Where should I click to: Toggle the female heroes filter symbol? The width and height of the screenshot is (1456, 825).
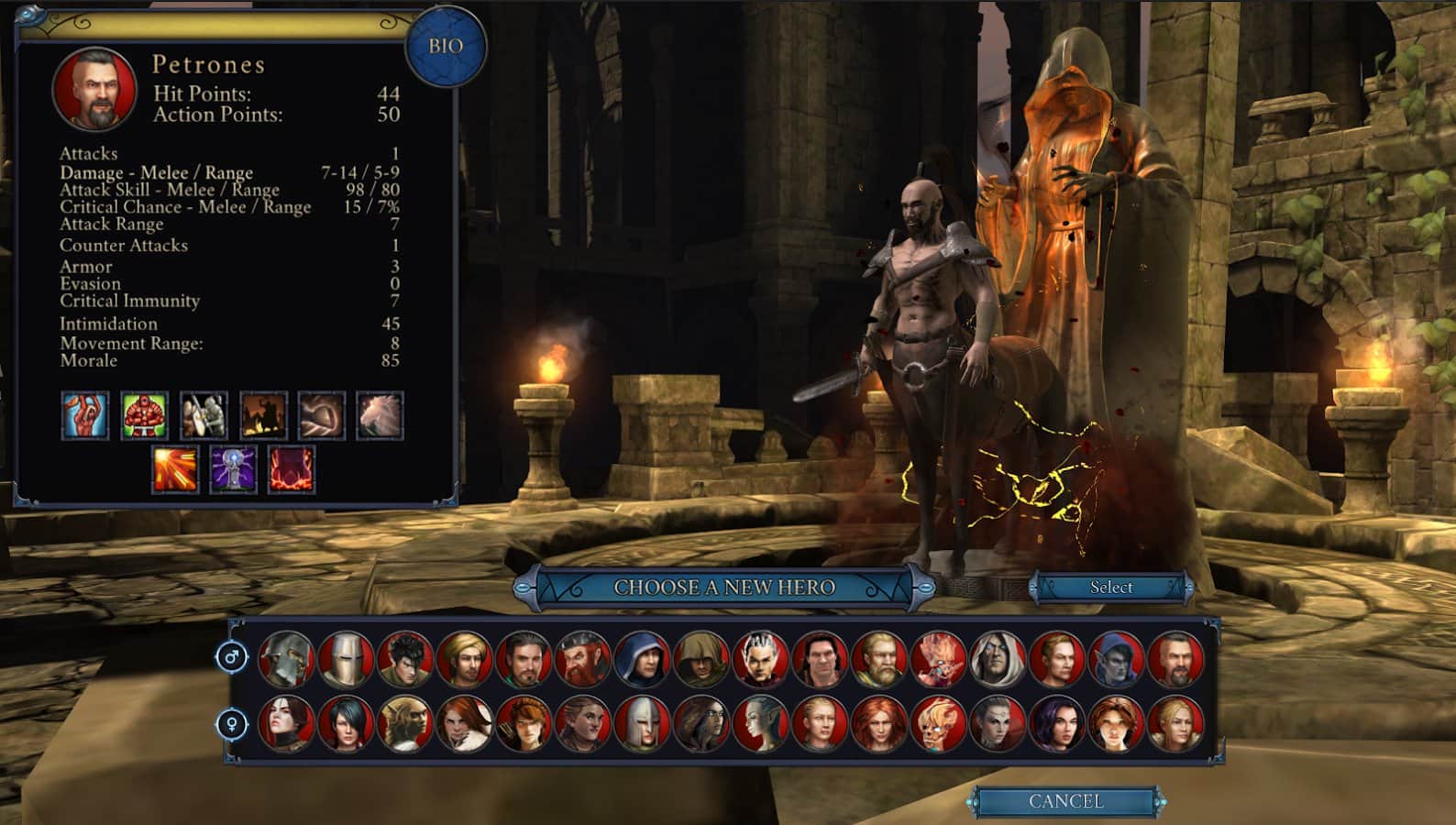(x=233, y=724)
